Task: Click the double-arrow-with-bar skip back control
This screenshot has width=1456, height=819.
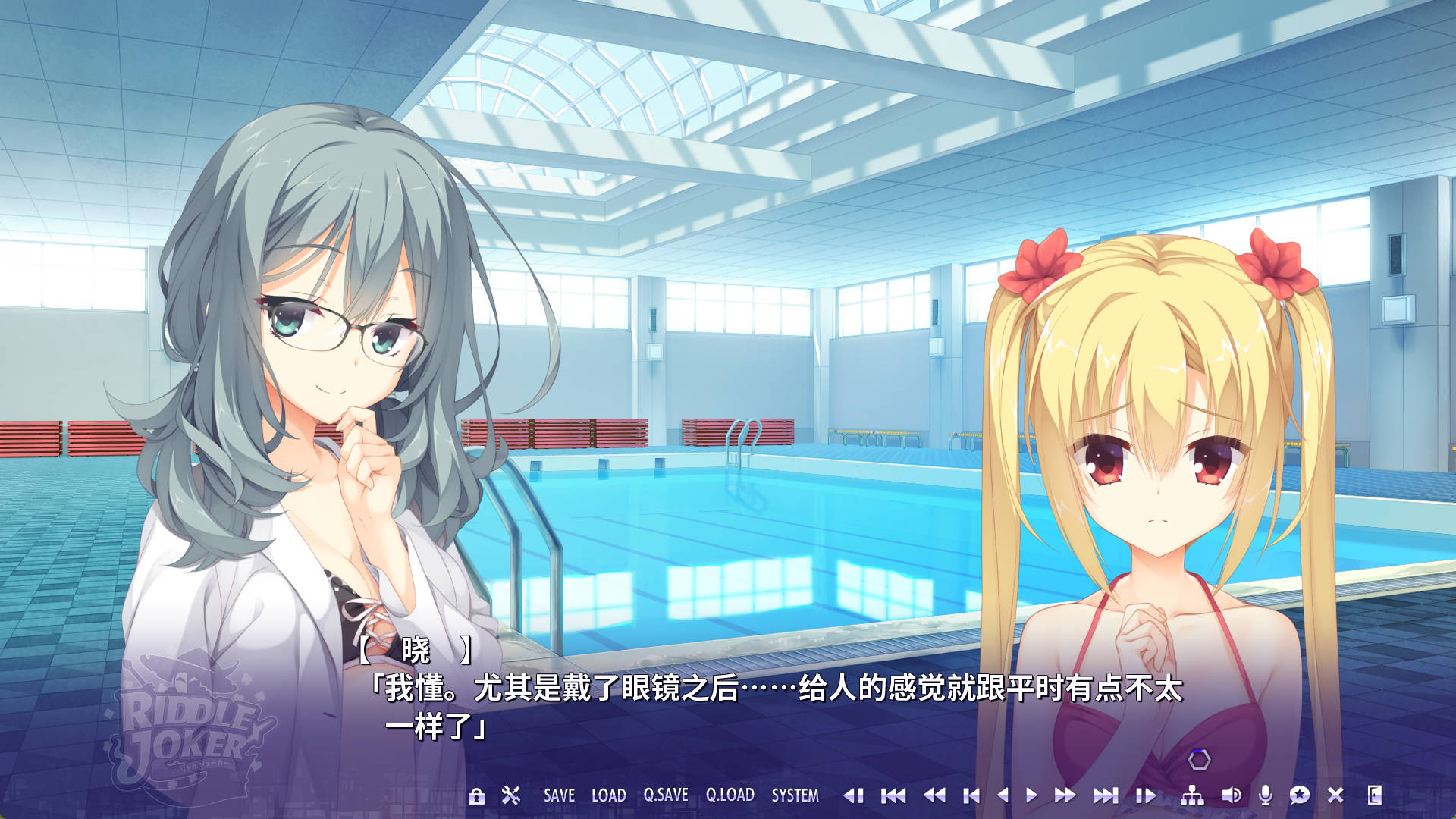Action: point(893,795)
